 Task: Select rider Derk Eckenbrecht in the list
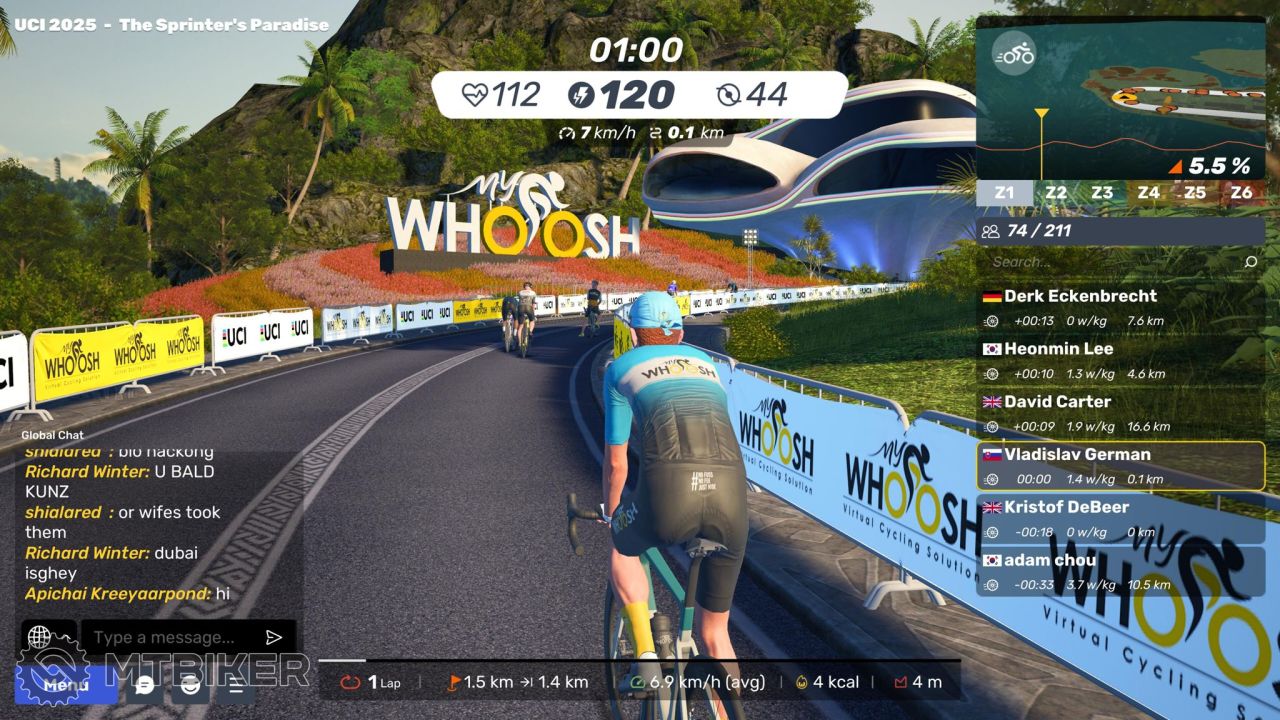[1120, 308]
